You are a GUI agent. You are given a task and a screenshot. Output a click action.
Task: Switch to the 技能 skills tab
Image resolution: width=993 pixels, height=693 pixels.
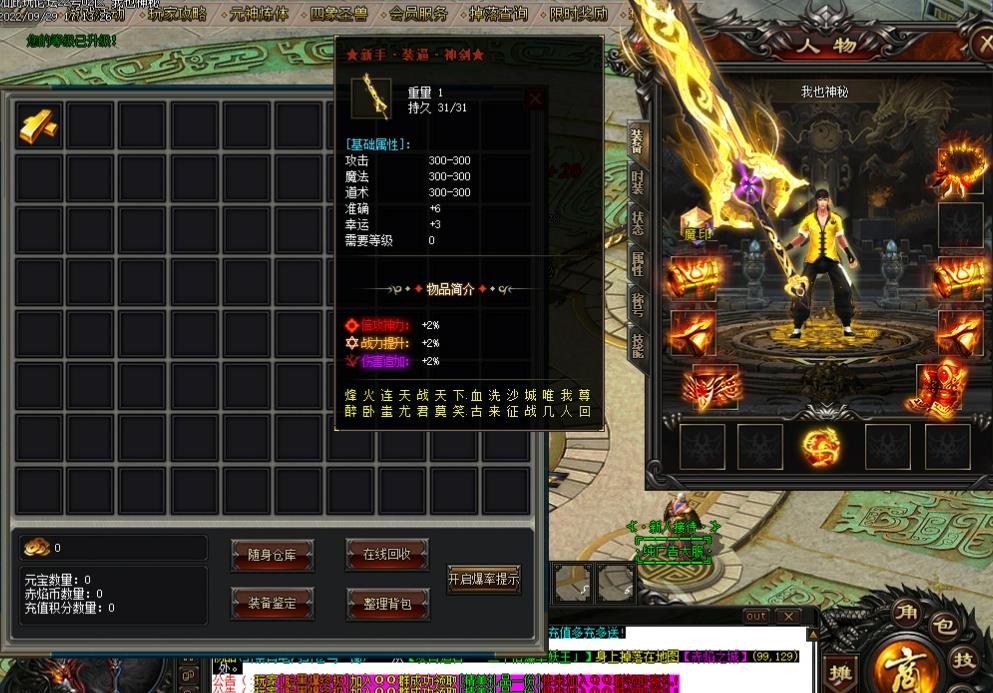(637, 345)
